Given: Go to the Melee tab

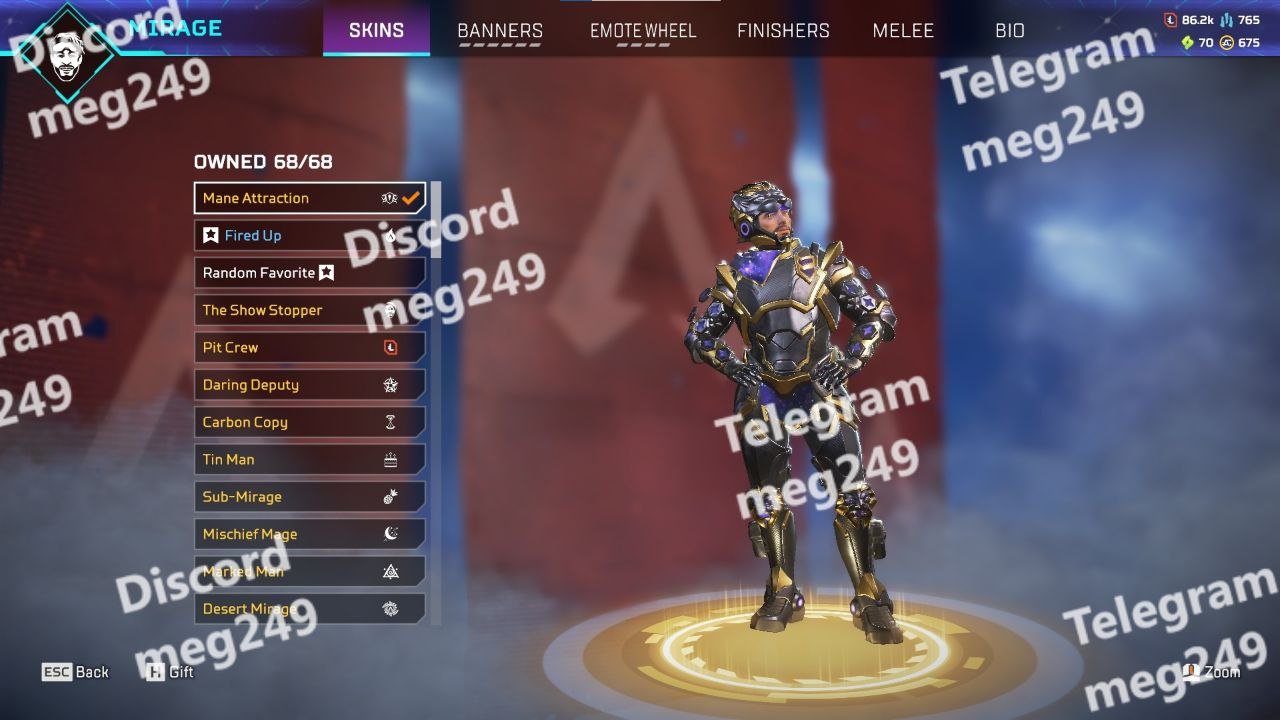Looking at the screenshot, I should [903, 30].
